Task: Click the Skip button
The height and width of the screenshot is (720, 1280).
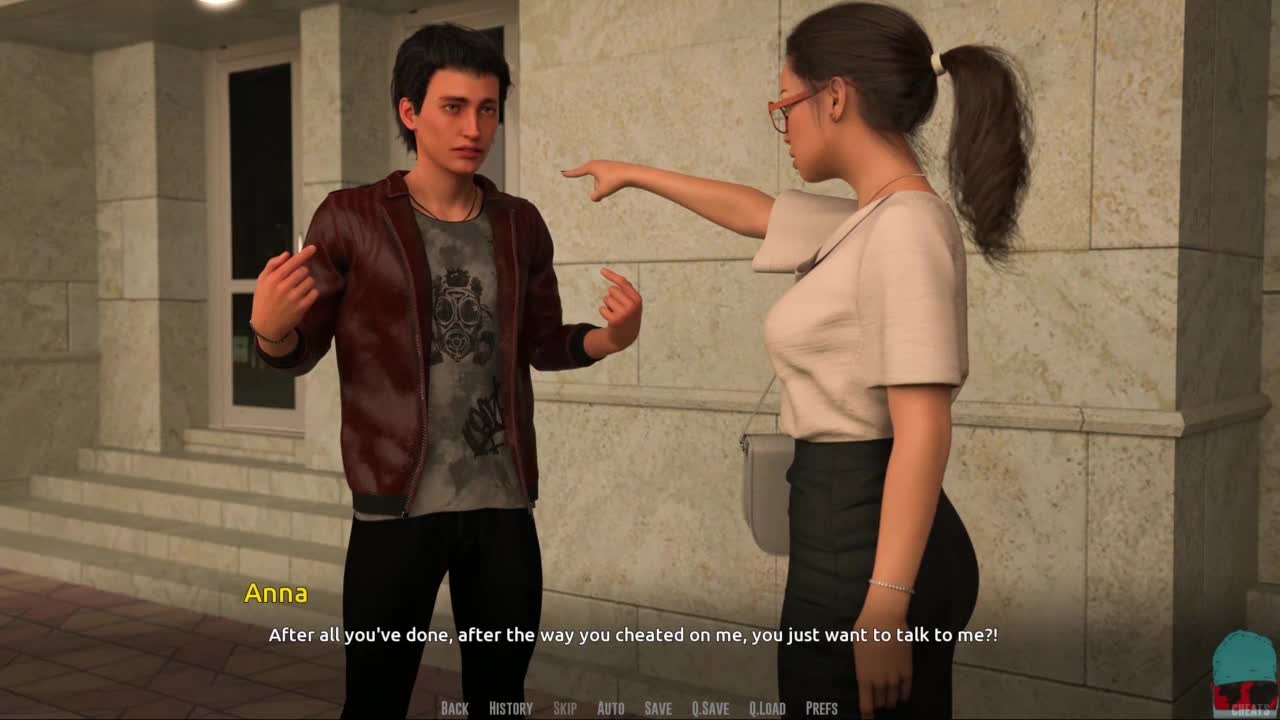Action: 564,708
